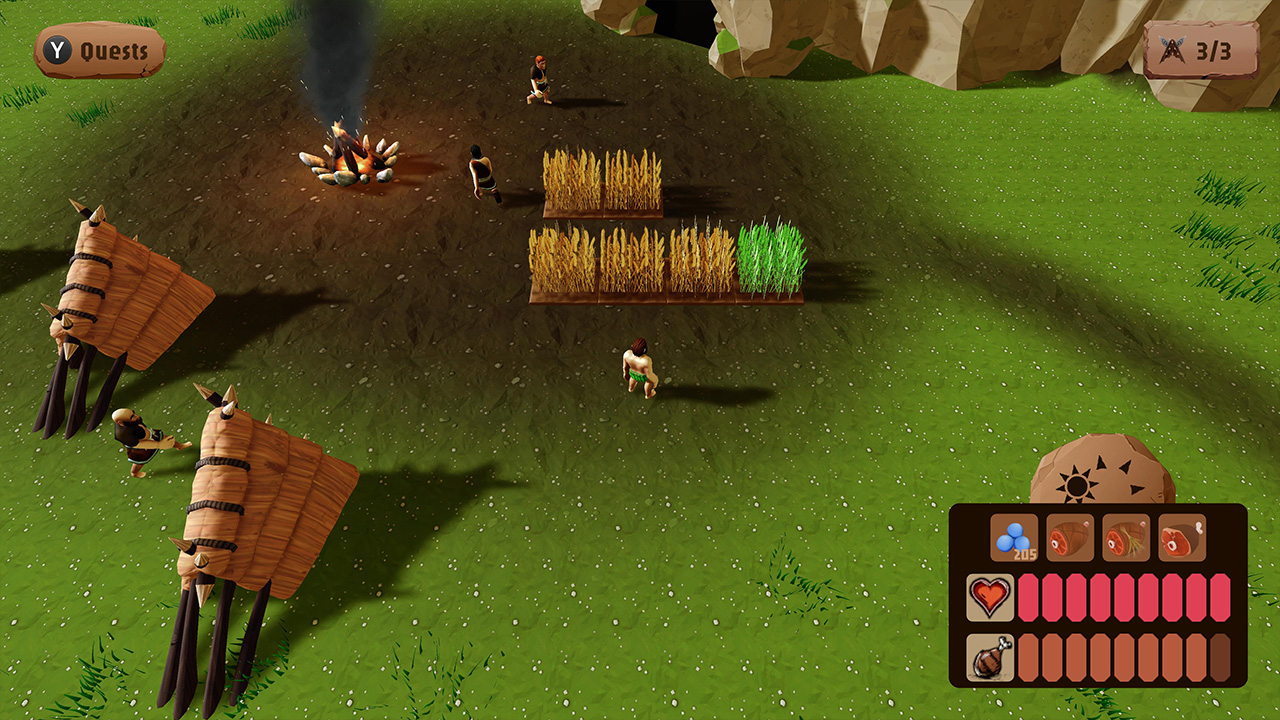Screen dimensions: 1280x720
Task: Select the villager in the green loincloth
Action: pos(640,365)
